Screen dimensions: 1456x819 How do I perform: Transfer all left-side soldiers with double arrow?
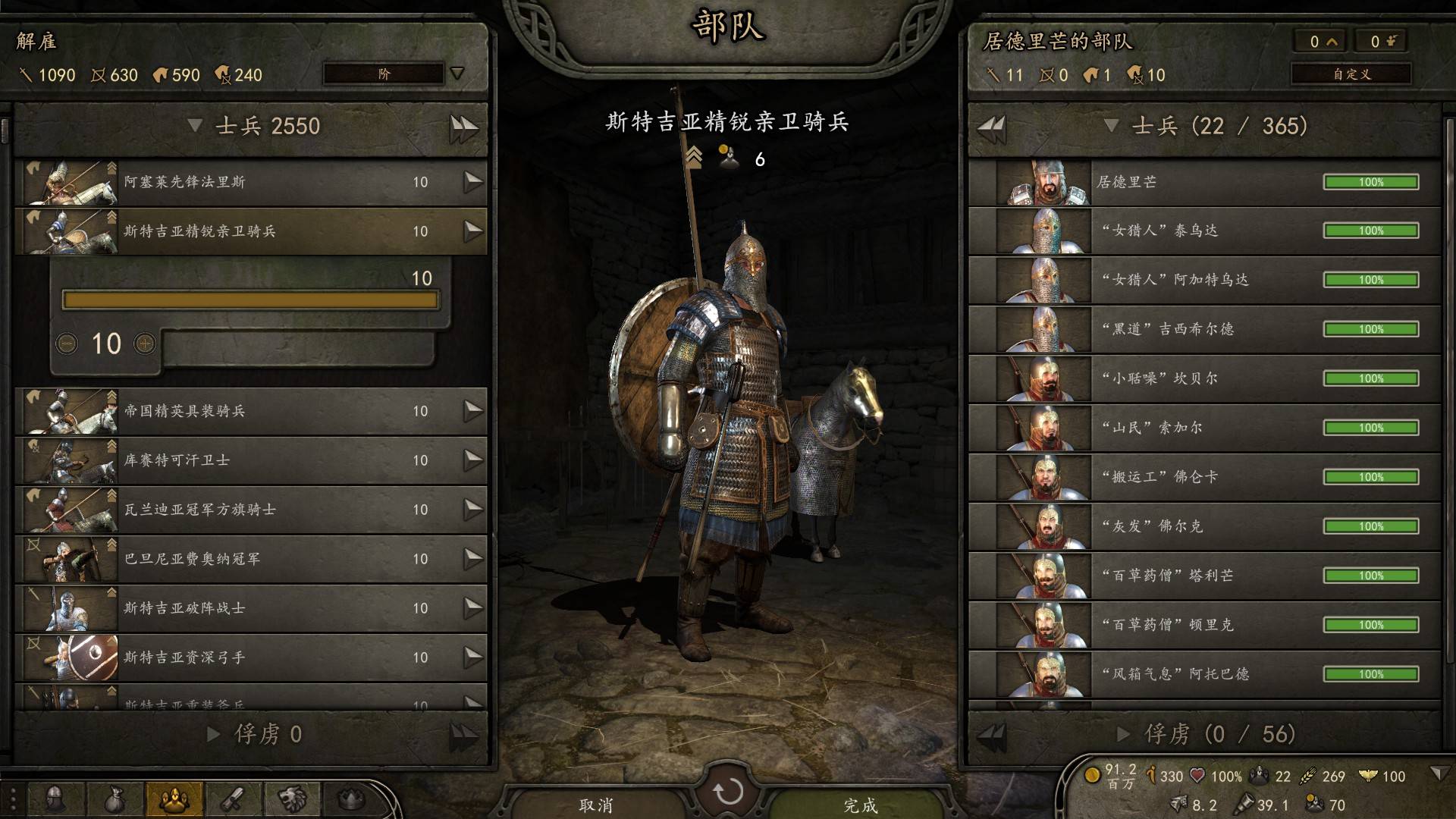pos(463,127)
